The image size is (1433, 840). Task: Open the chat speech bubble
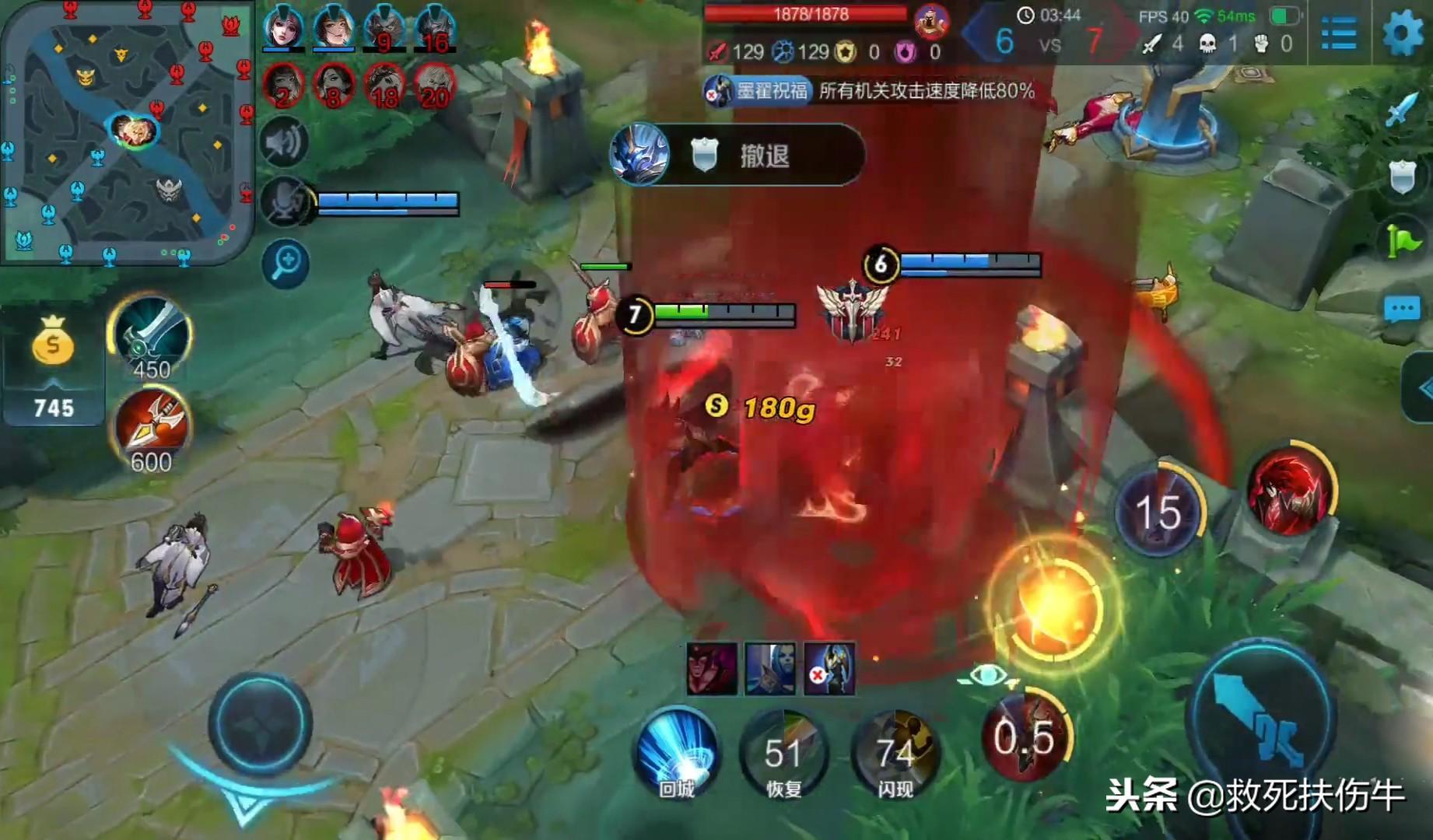1401,310
